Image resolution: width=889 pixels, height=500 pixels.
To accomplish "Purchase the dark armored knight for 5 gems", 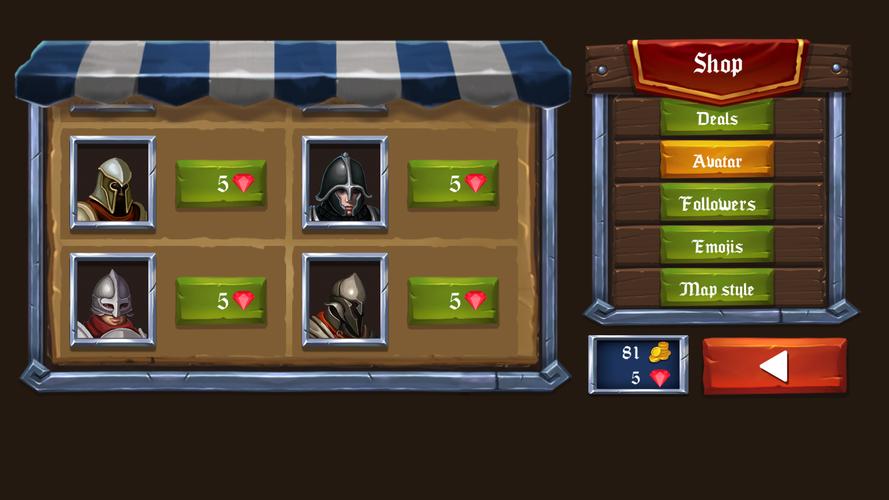I will tap(453, 300).
